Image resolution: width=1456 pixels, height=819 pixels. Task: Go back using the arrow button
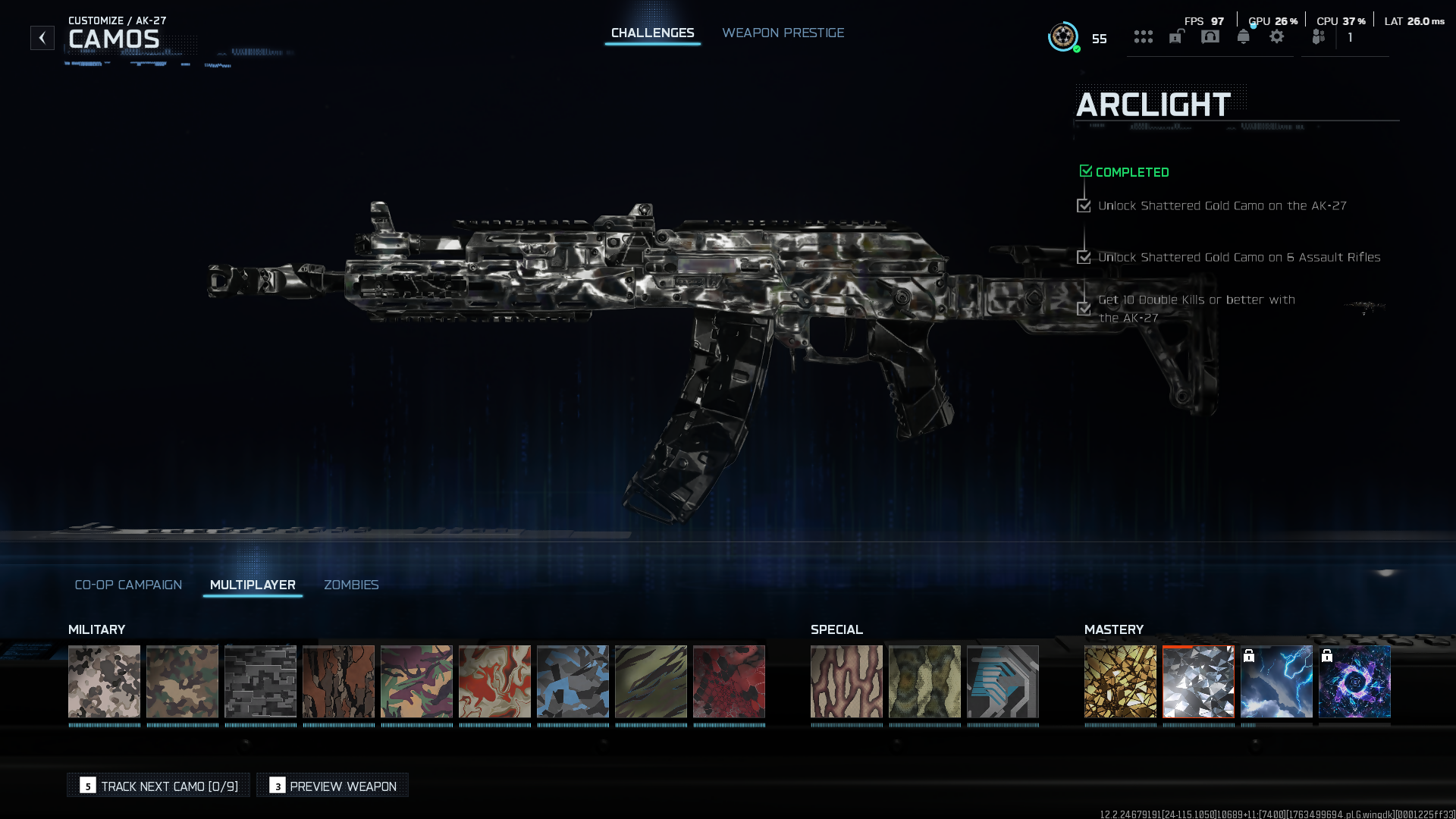[42, 38]
